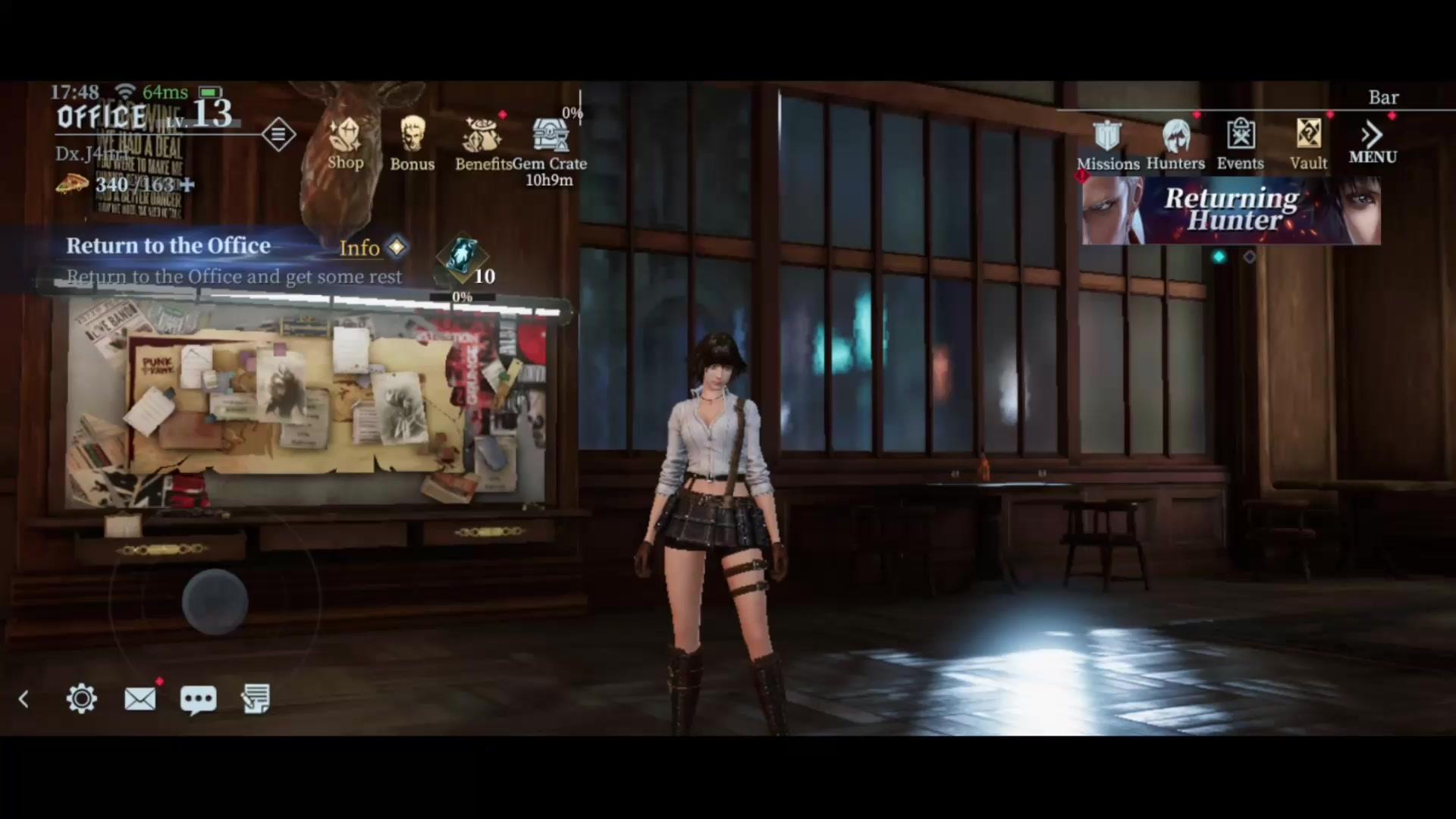
Task: View the Benefits offers
Action: tap(483, 140)
